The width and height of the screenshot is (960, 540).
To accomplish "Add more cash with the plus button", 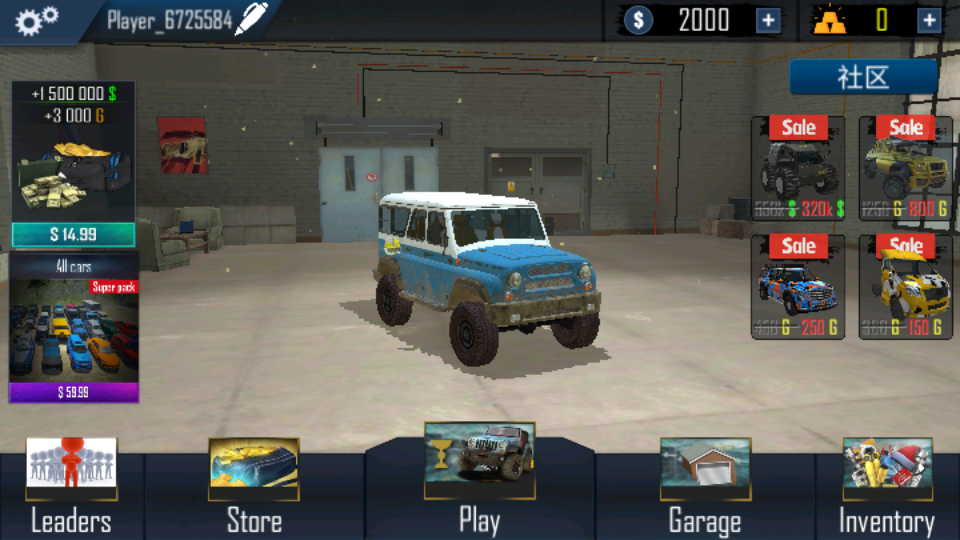I will (x=768, y=20).
